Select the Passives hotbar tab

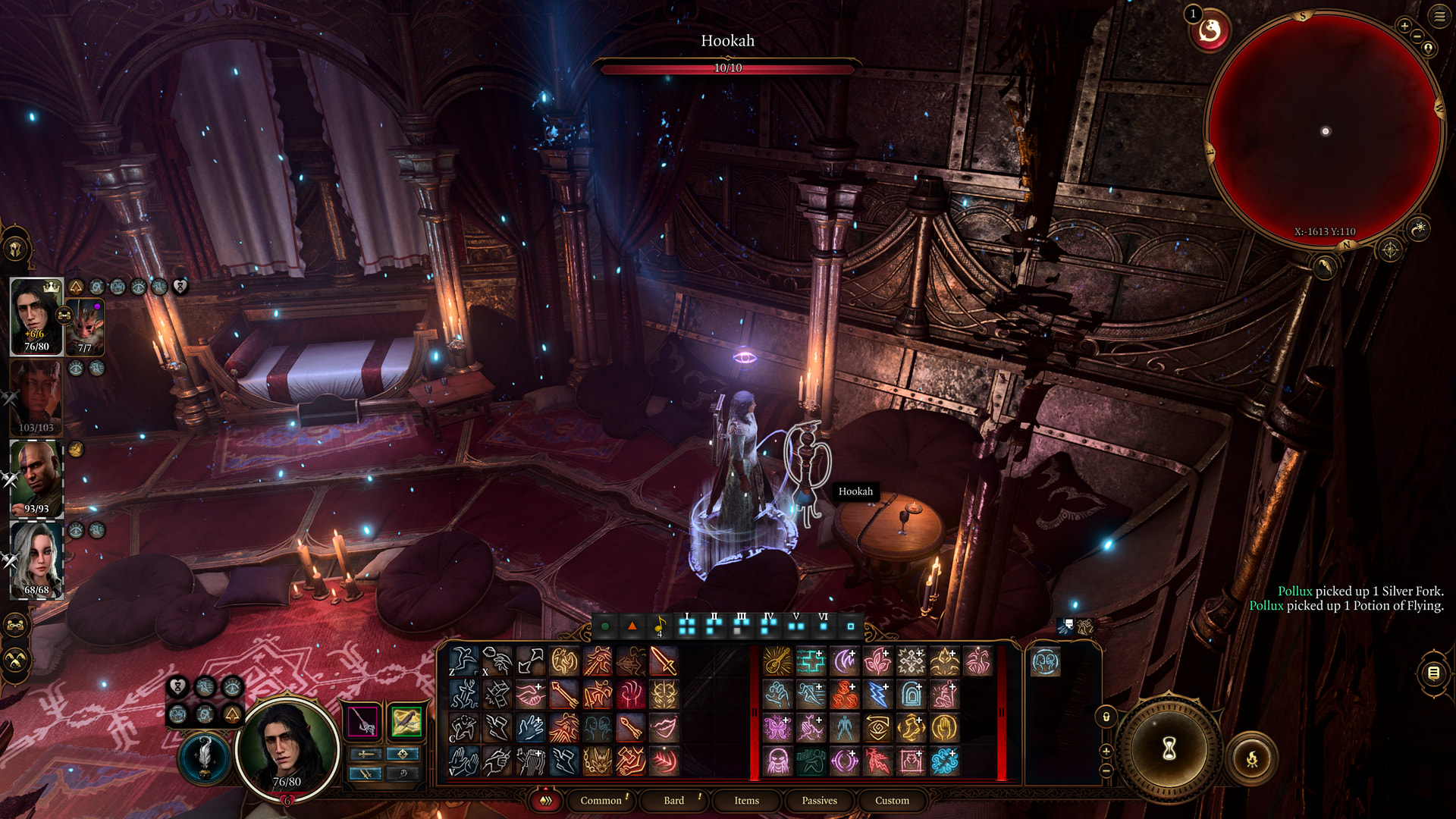pos(819,801)
